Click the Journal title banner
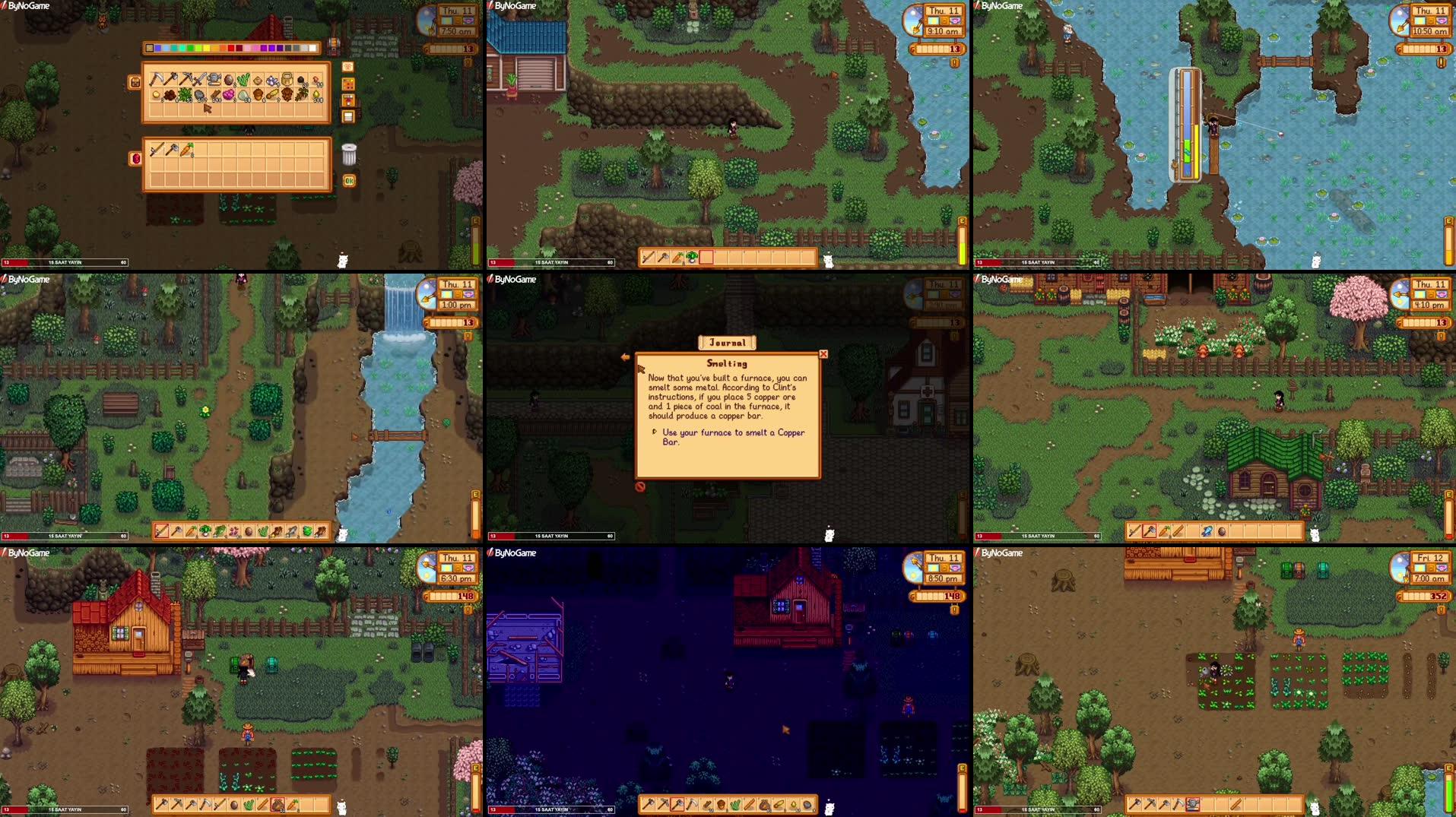This screenshot has height=817, width=1456. click(727, 342)
